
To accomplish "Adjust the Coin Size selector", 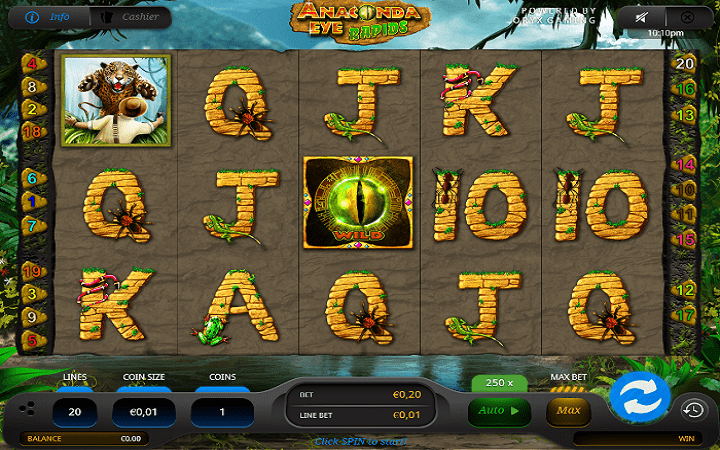I will tap(147, 411).
